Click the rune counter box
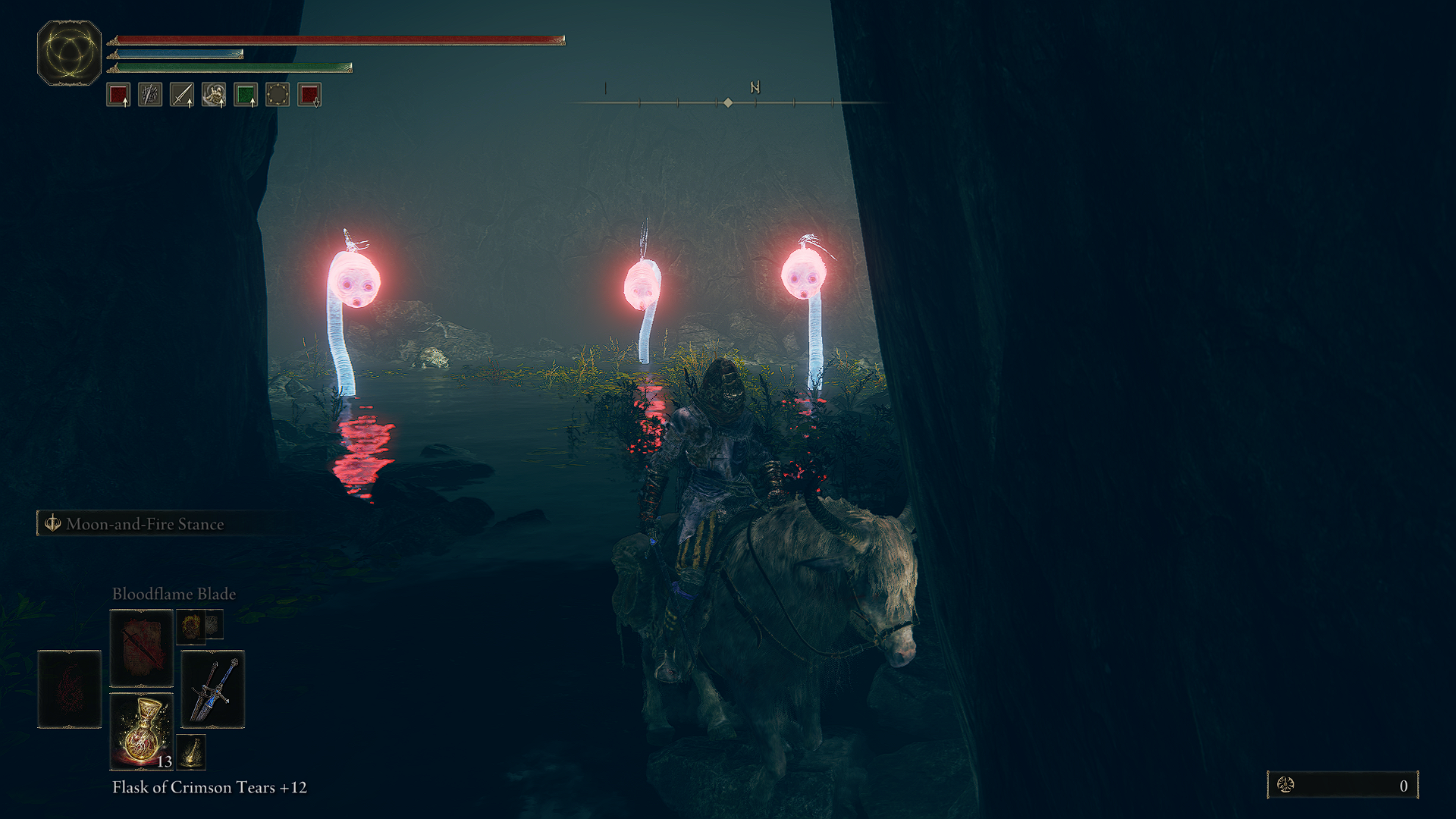 1342,785
